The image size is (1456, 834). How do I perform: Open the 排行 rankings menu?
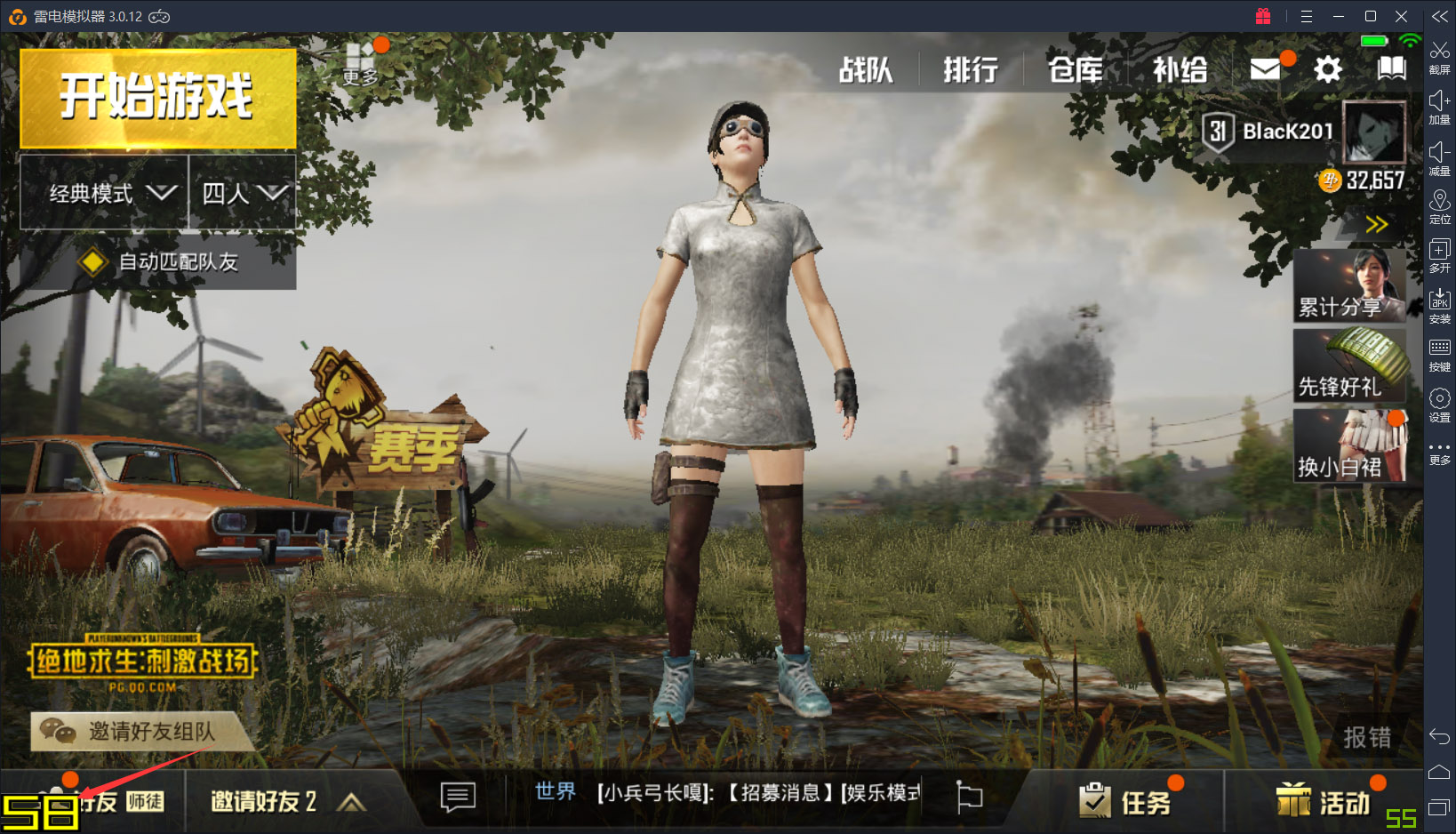[x=970, y=69]
